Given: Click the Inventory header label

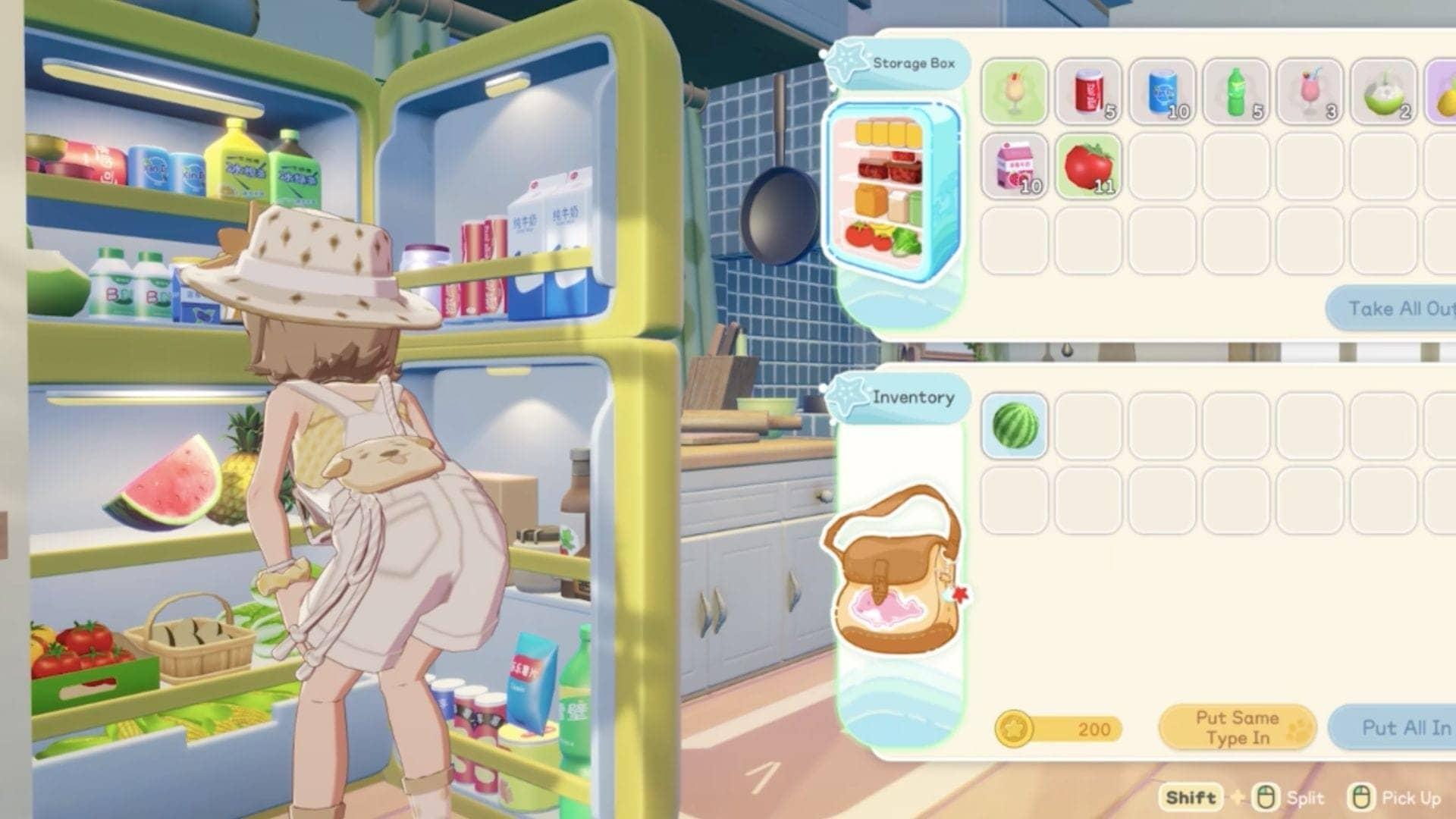Looking at the screenshot, I should [x=914, y=397].
